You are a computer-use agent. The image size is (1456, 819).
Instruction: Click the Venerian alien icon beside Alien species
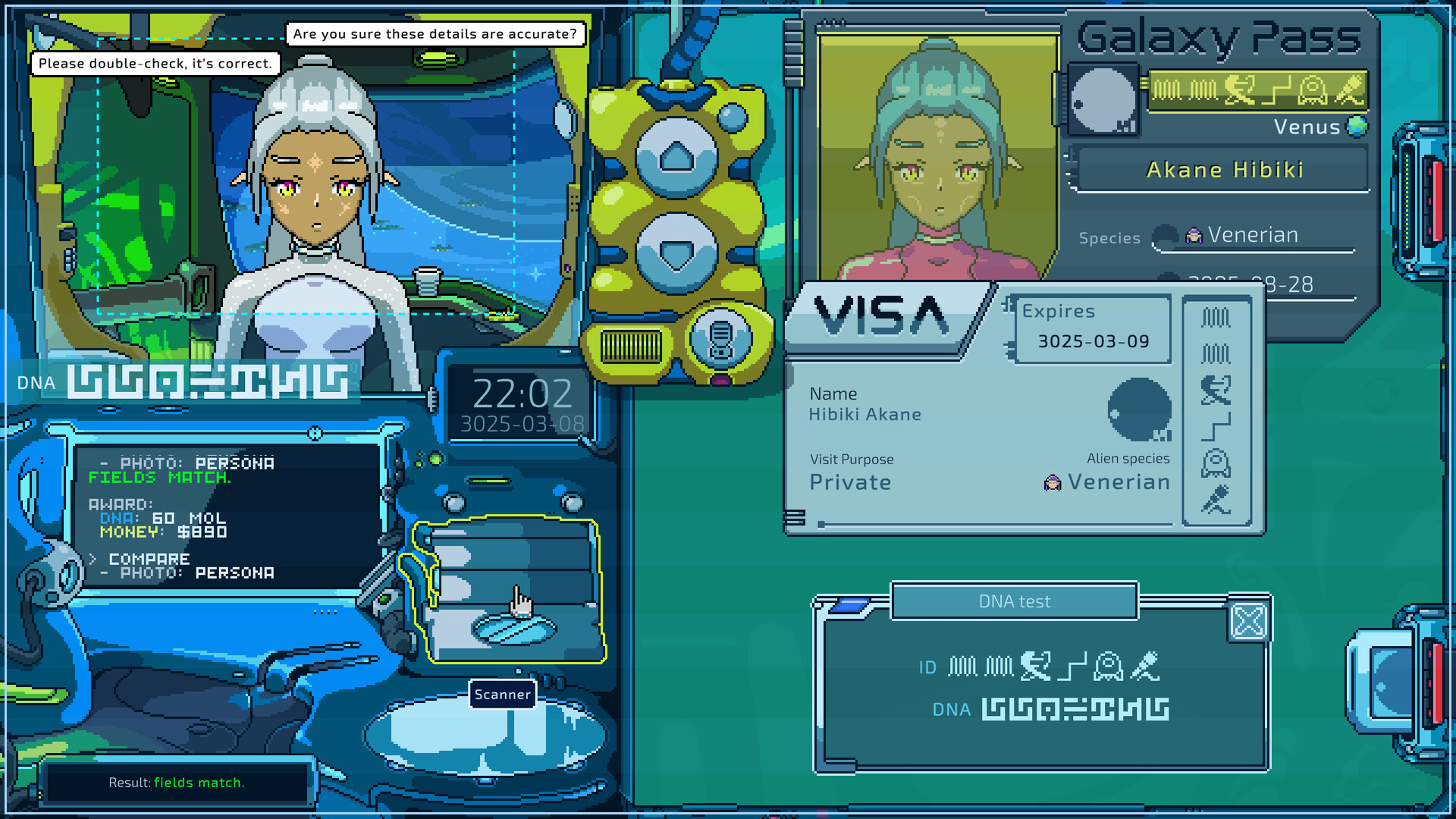coord(1053,482)
